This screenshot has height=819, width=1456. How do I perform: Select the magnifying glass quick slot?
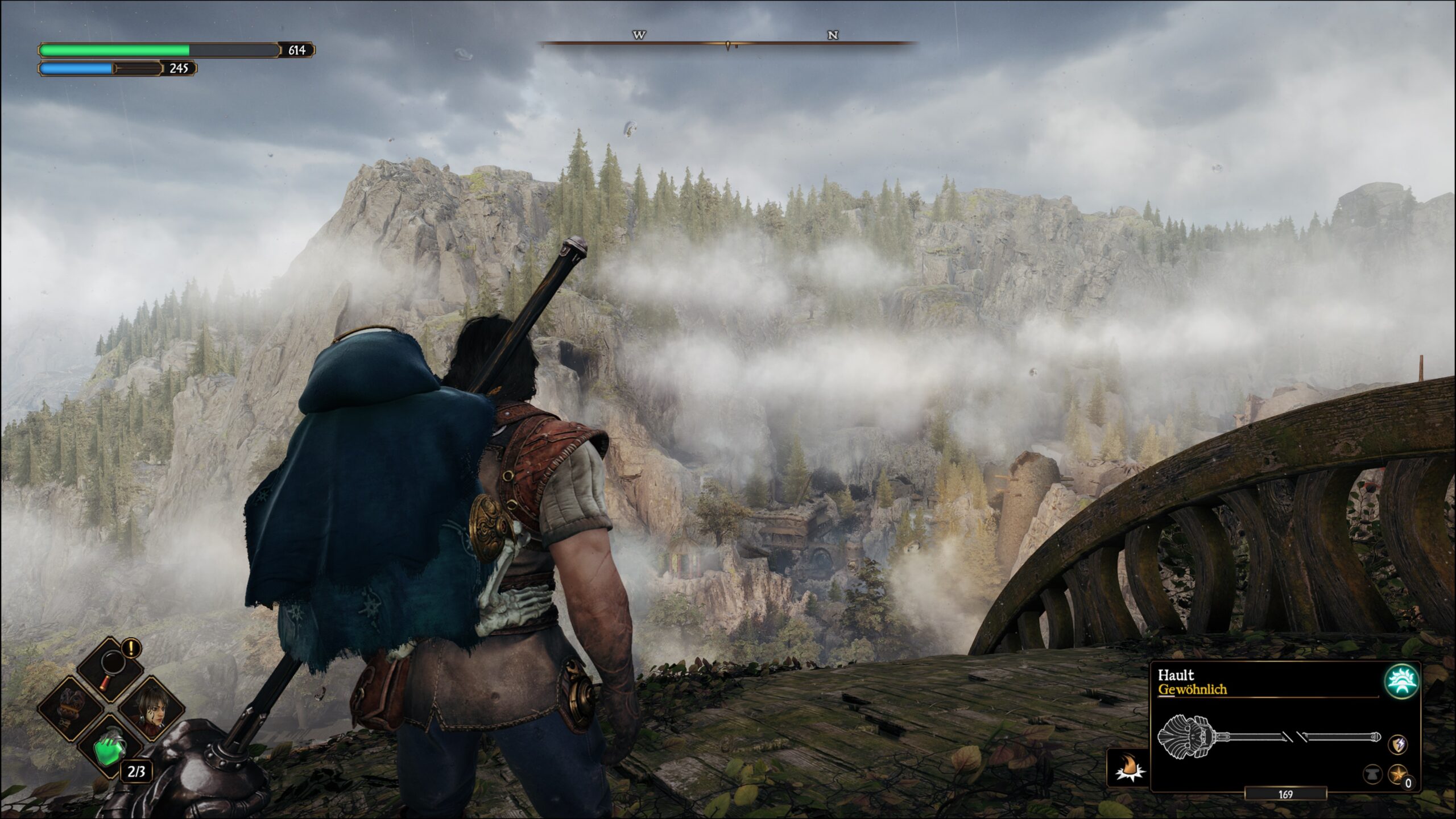pos(110,669)
